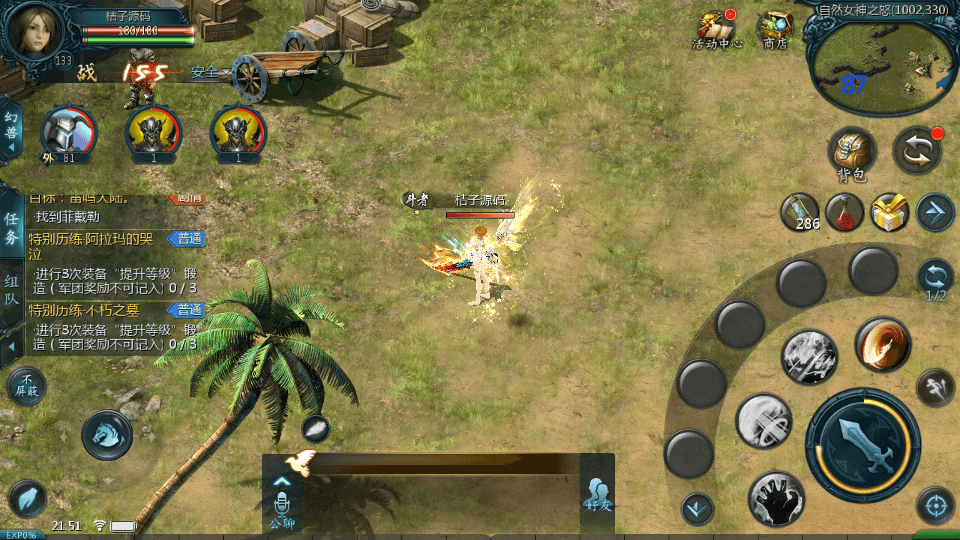Switch to the 任务 quest tab
The width and height of the screenshot is (960, 540).
(x=12, y=227)
